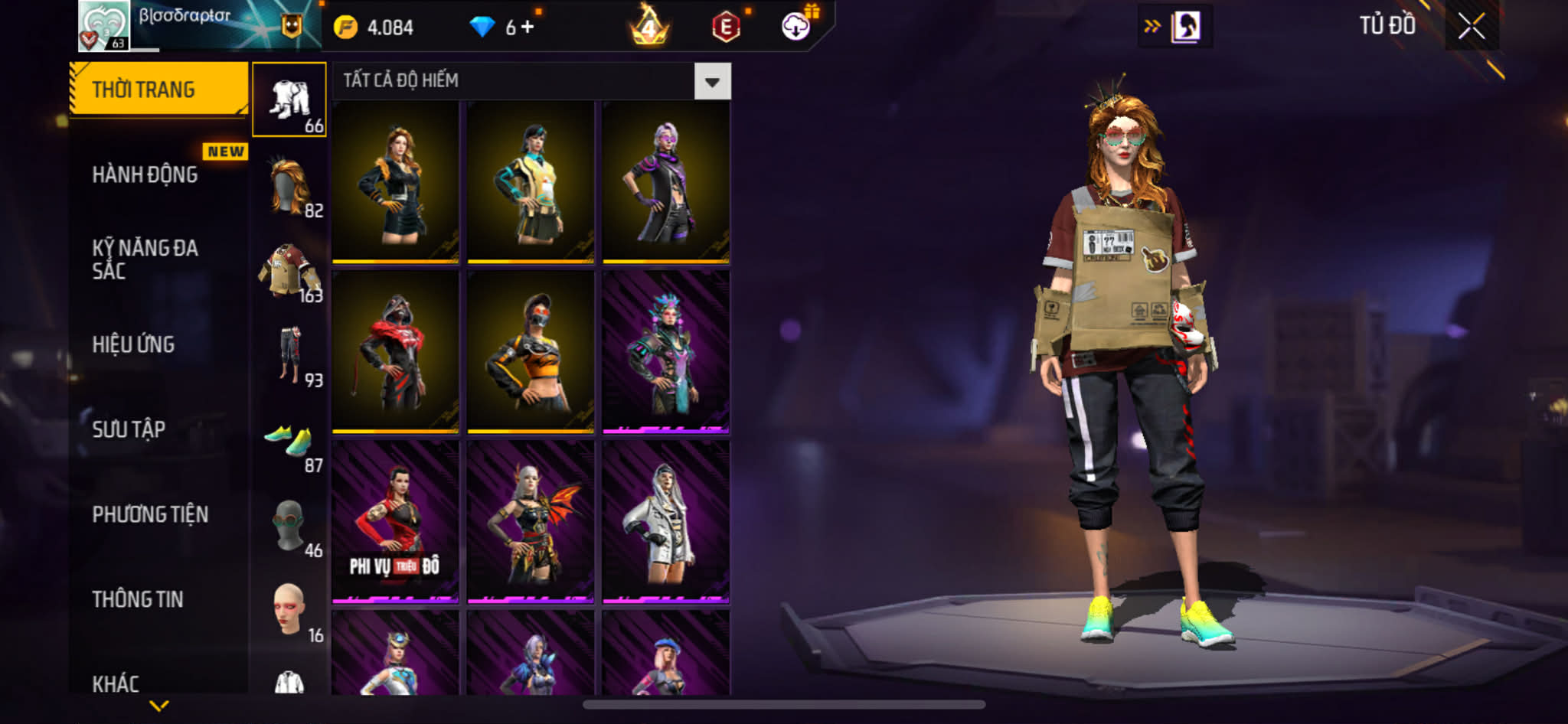1568x724 pixels.
Task: Close the Tủ Đồ wardrobe screen
Action: tap(1471, 27)
